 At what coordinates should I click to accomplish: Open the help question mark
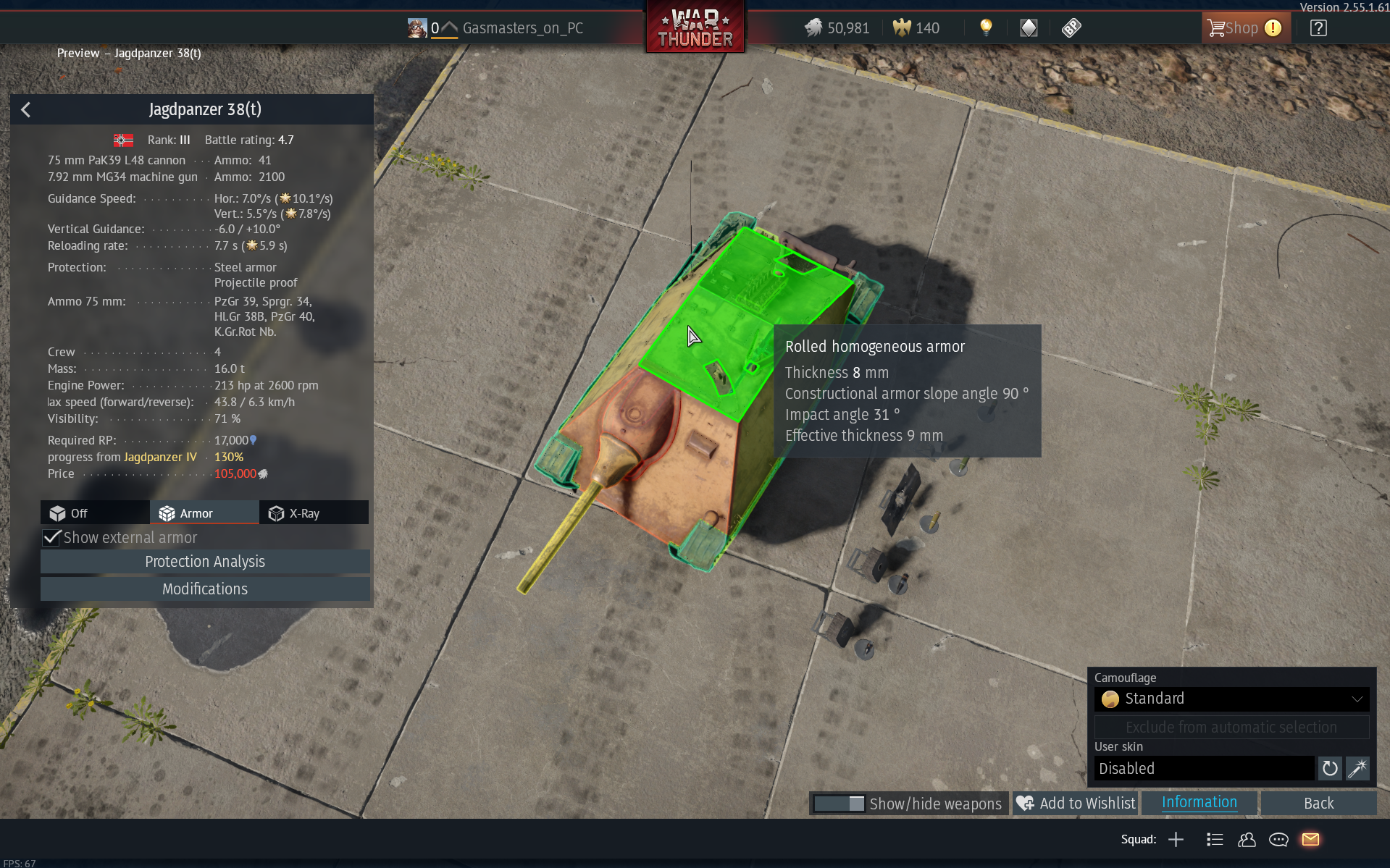click(1318, 28)
